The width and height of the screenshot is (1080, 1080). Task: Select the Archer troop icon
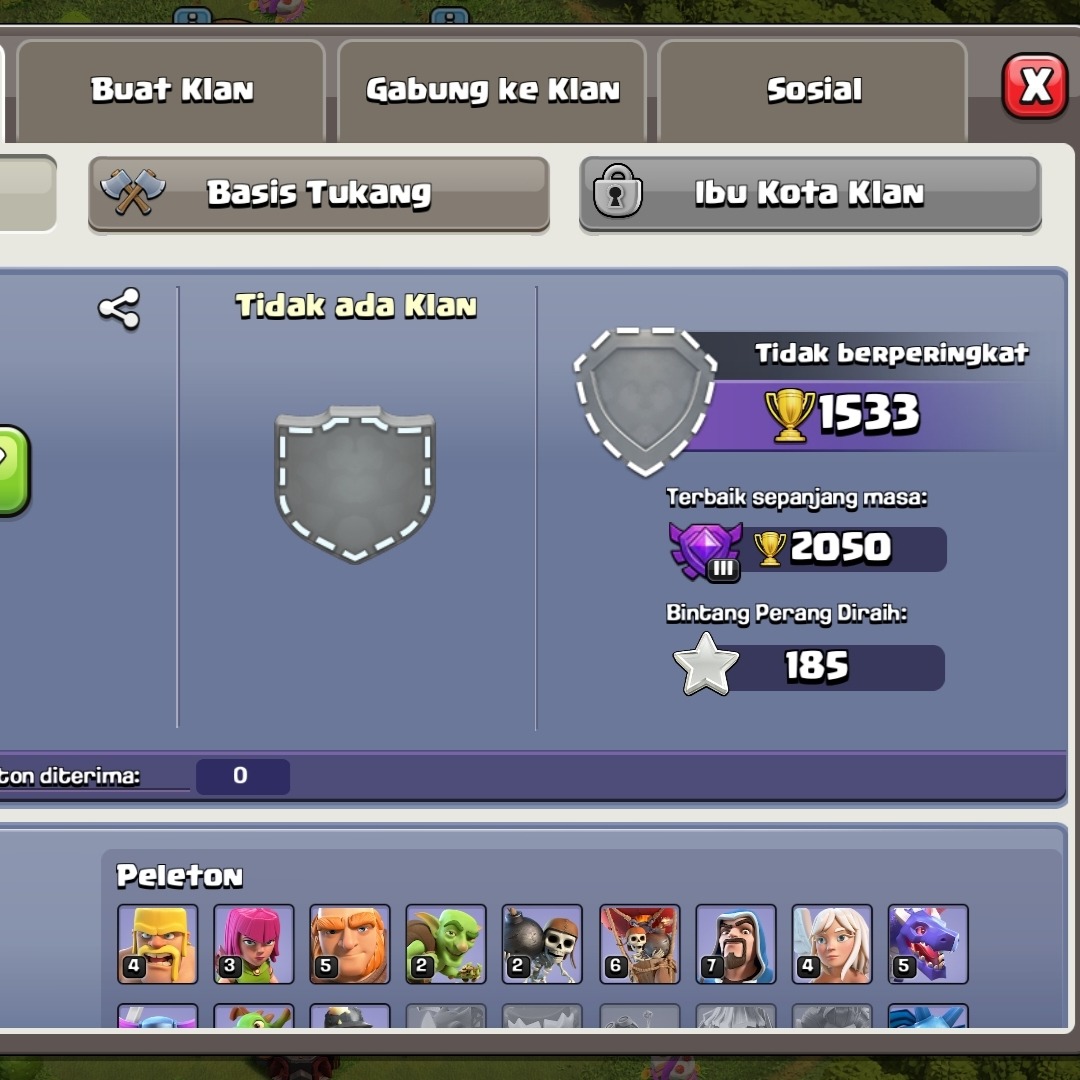click(254, 944)
